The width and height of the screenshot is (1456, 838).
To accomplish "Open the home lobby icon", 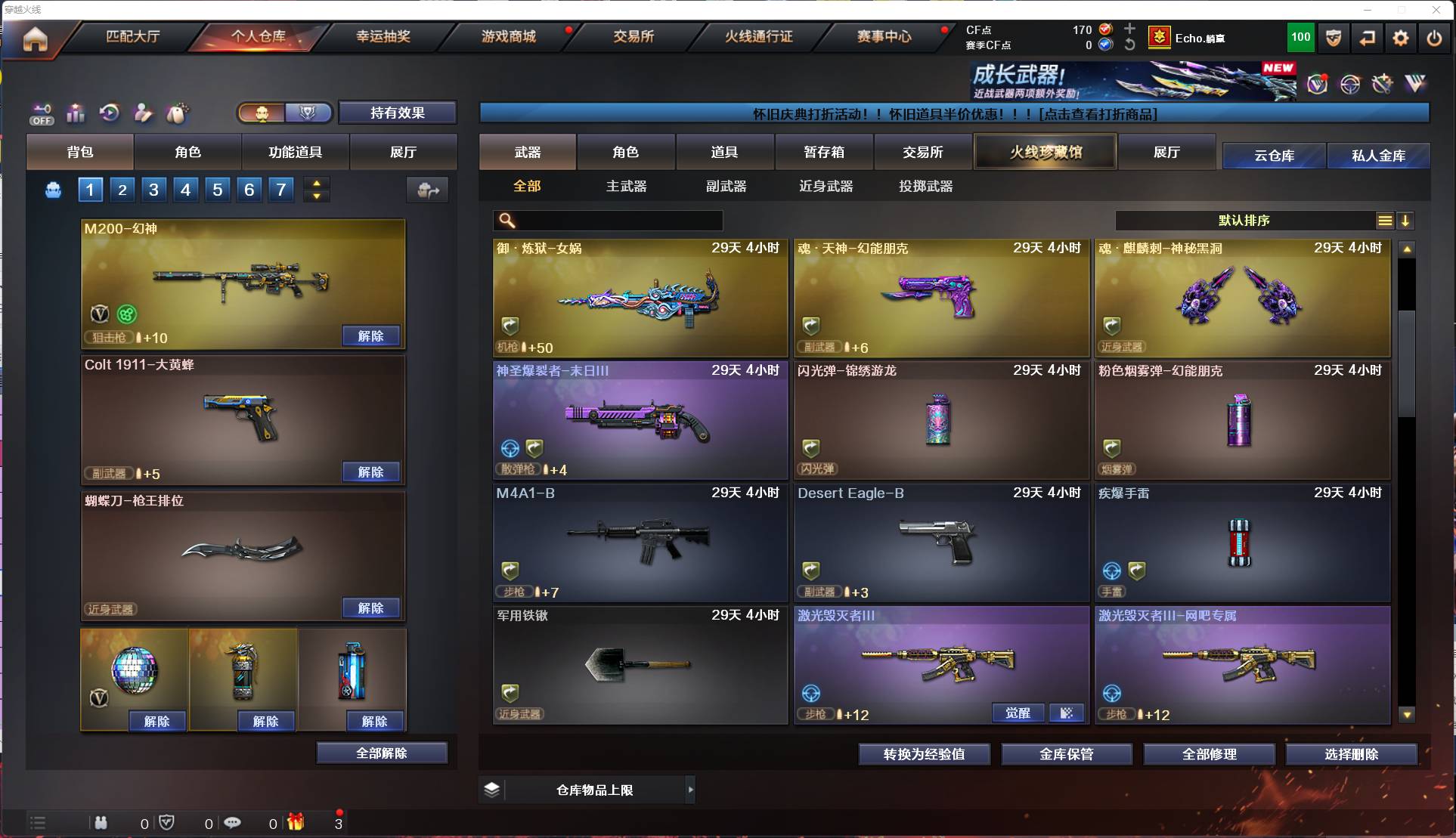I will (x=35, y=39).
